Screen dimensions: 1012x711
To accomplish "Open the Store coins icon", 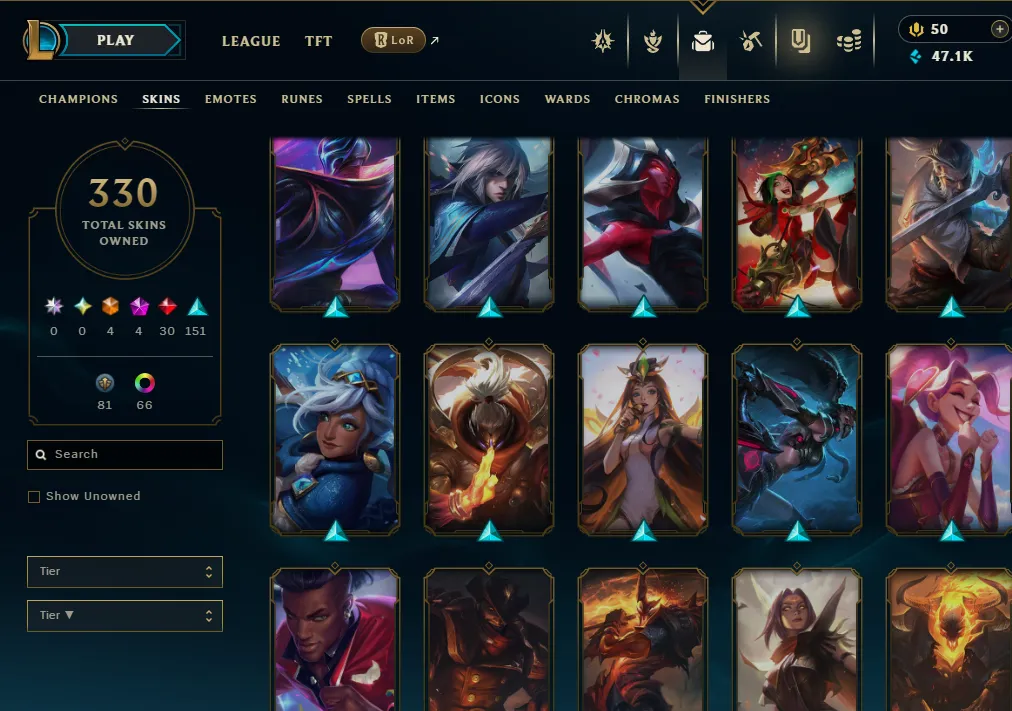I will 849,41.
